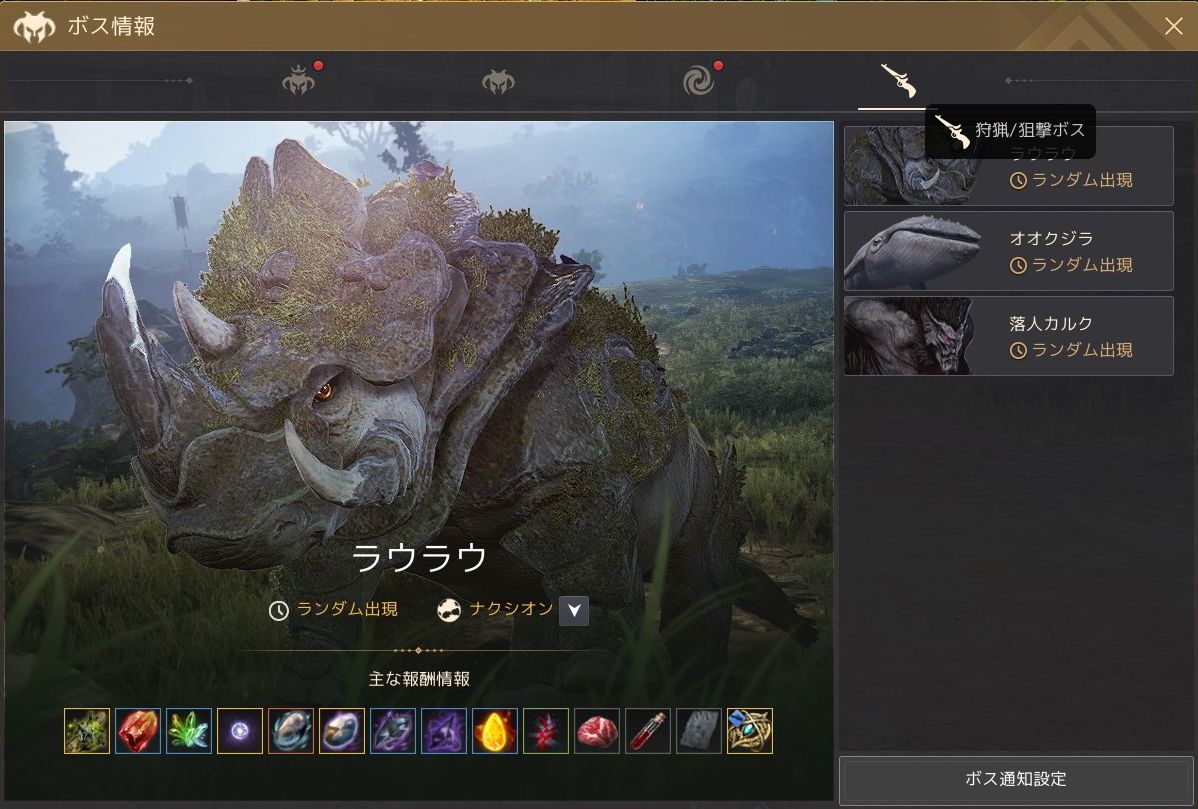Click the green crystal cluster reward
Screen dimensions: 1198x809
click(189, 731)
